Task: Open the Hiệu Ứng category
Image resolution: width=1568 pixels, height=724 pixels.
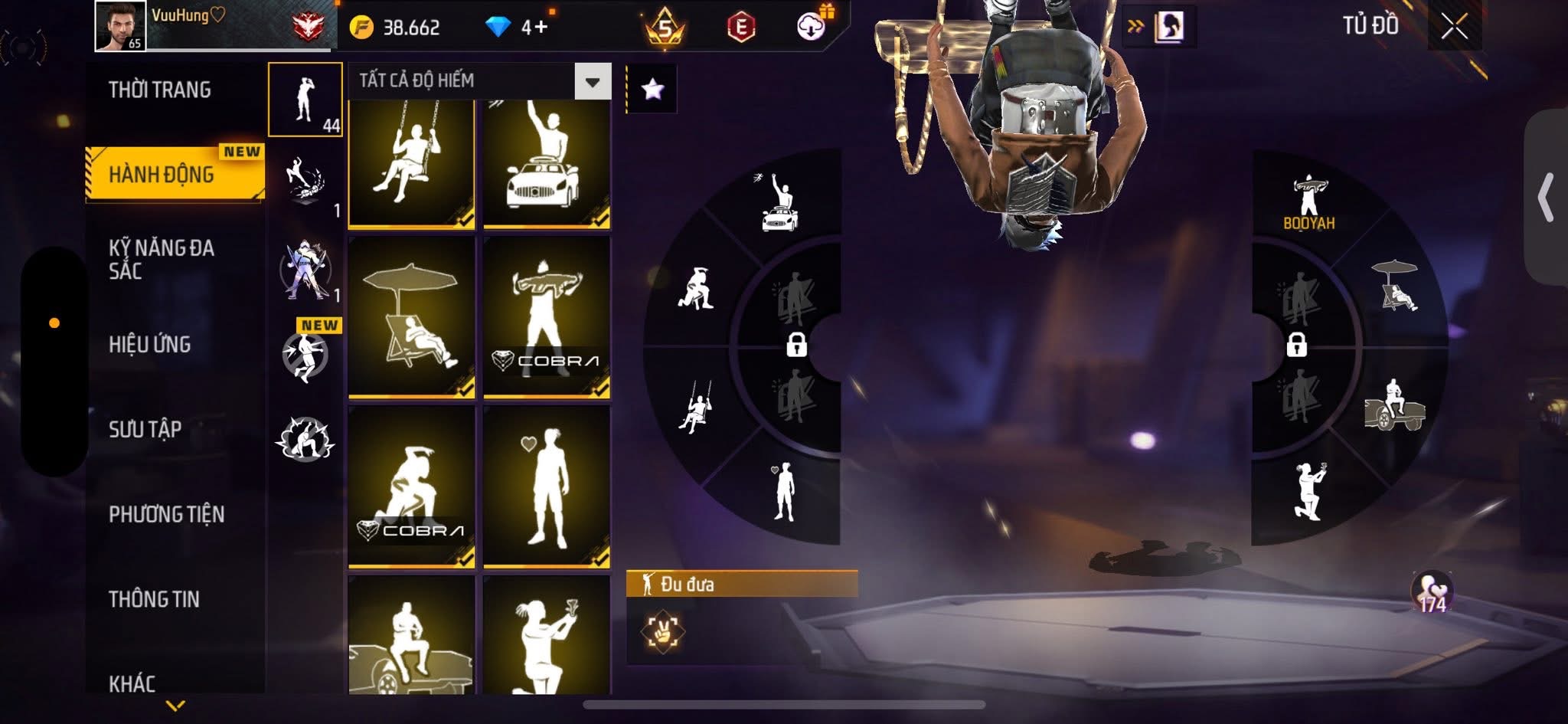Action: (149, 345)
